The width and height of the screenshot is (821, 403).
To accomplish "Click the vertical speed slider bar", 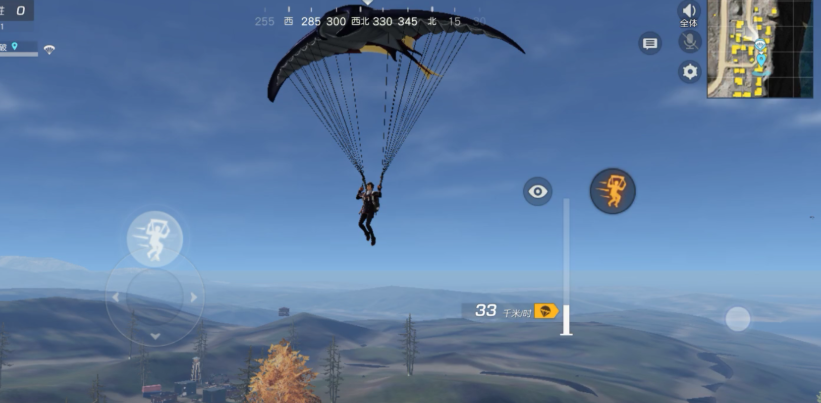I will point(566,266).
